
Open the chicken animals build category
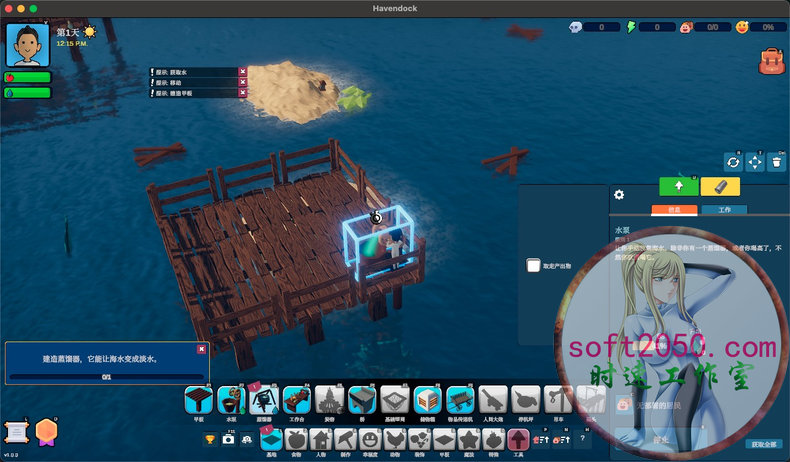click(395, 439)
